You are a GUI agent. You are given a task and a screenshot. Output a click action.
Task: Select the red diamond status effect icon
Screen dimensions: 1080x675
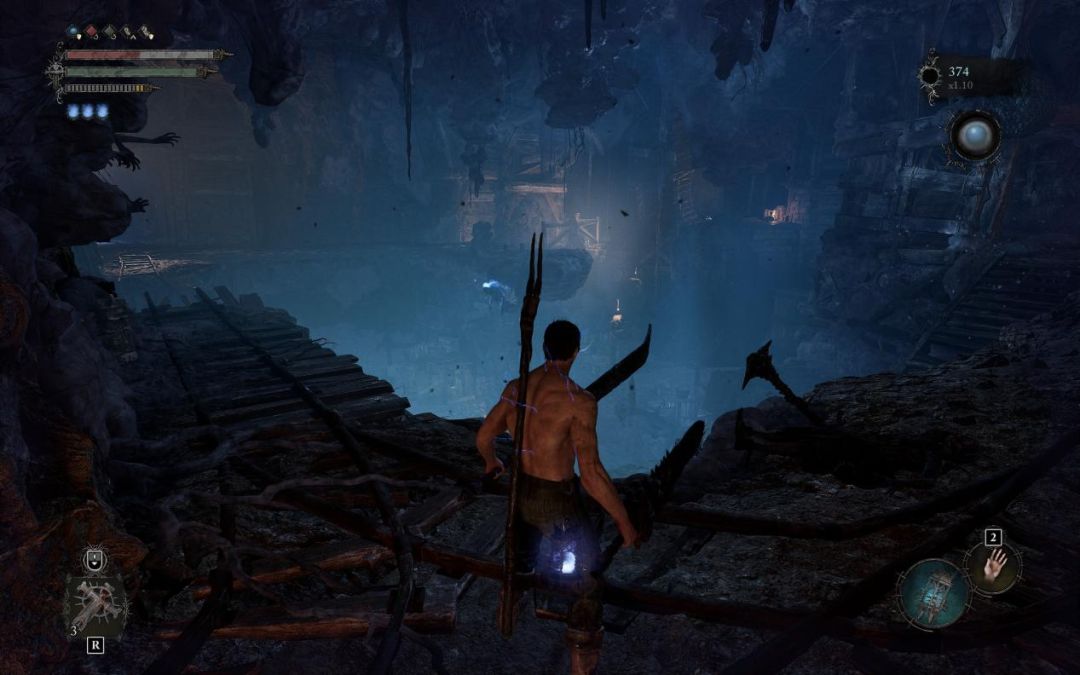tap(91, 32)
